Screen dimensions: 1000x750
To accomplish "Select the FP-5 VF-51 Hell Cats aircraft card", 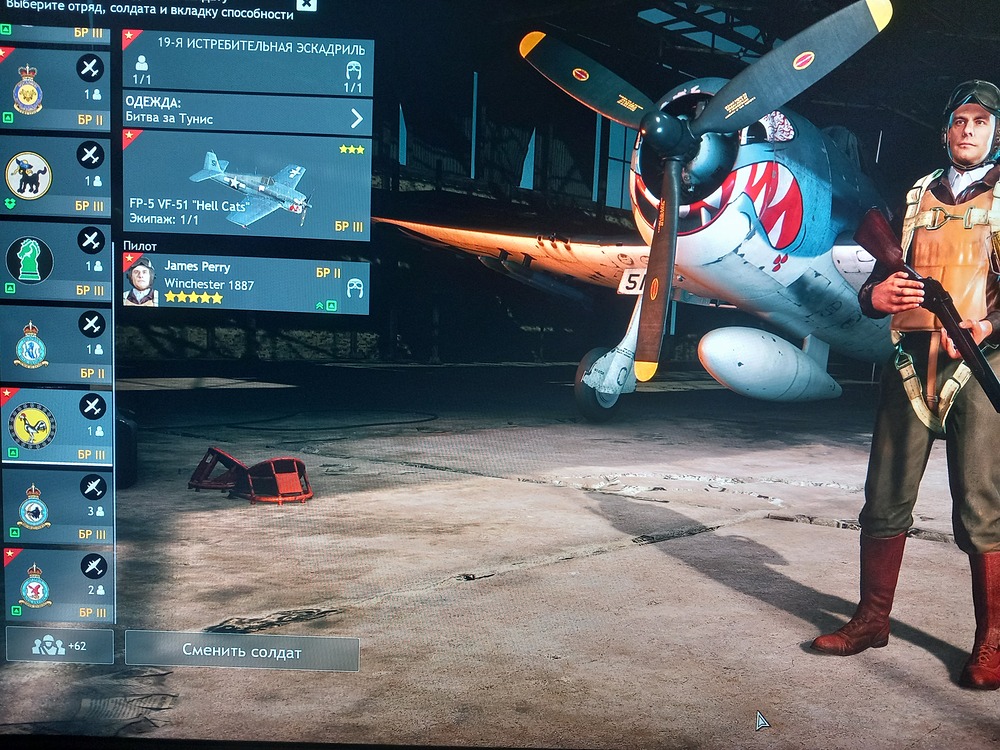I will click(246, 186).
